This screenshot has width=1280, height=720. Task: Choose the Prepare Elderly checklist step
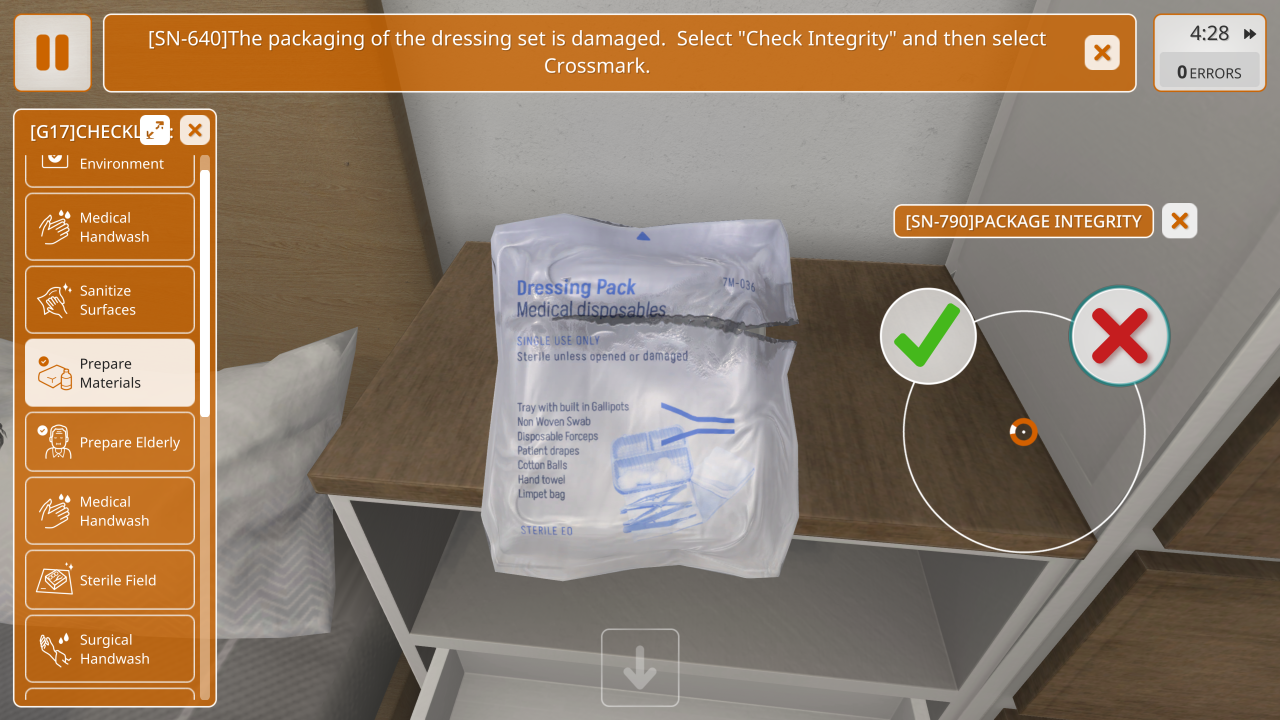pyautogui.click(x=110, y=442)
